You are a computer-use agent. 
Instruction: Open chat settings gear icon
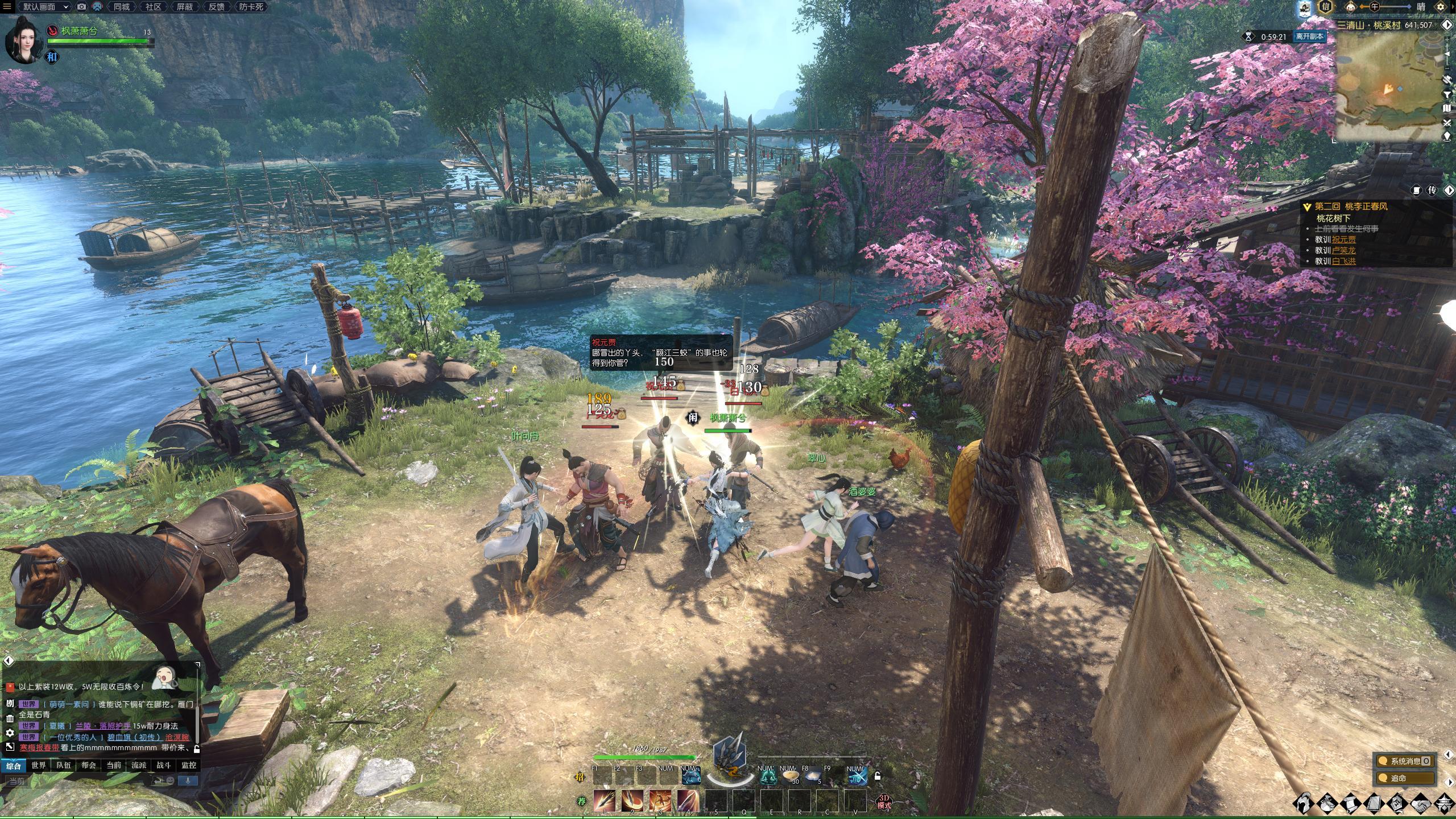pos(10,733)
